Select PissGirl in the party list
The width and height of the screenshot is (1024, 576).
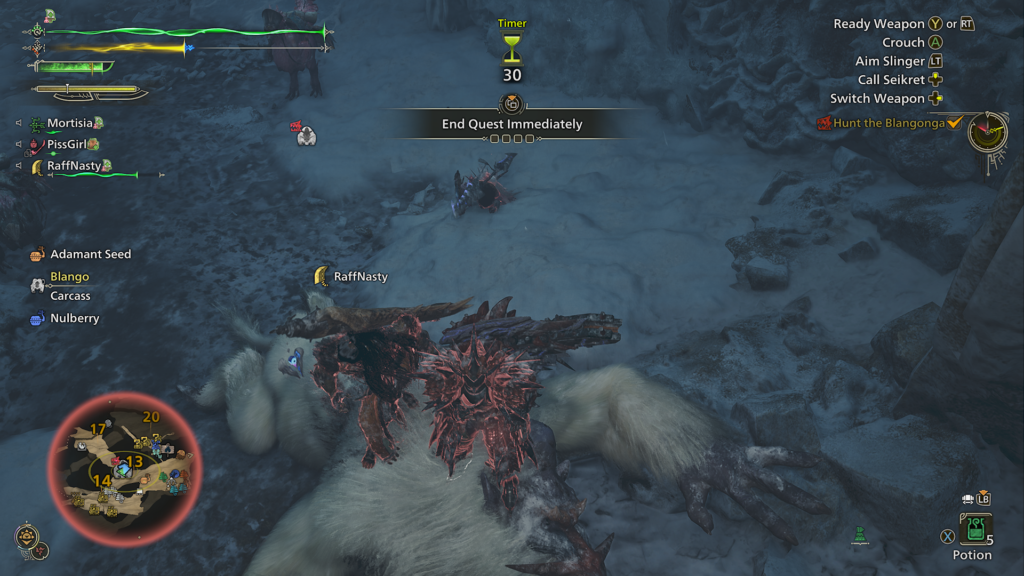[69, 144]
